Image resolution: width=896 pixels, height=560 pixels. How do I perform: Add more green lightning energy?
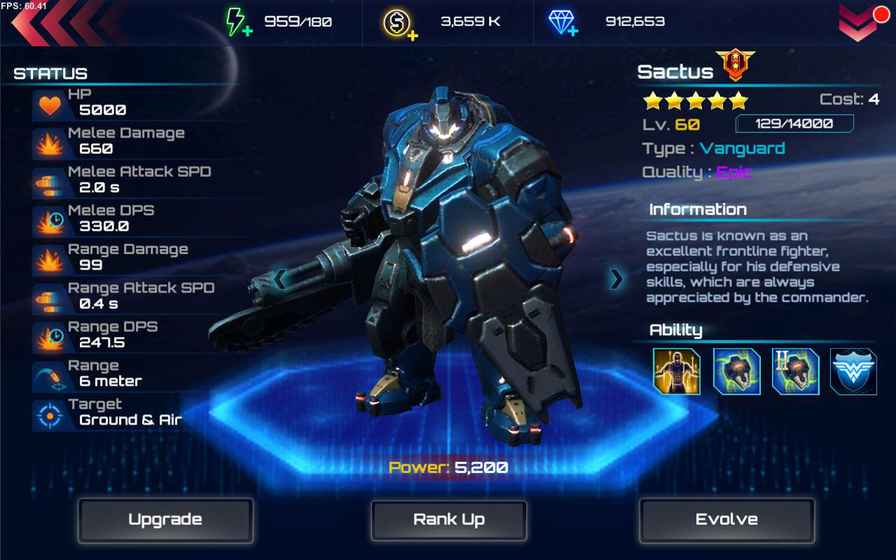[x=238, y=22]
